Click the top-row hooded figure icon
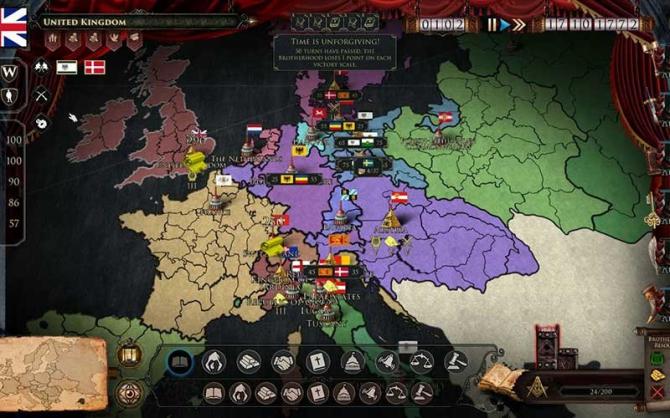The width and height of the screenshot is (670, 418). [x=214, y=362]
